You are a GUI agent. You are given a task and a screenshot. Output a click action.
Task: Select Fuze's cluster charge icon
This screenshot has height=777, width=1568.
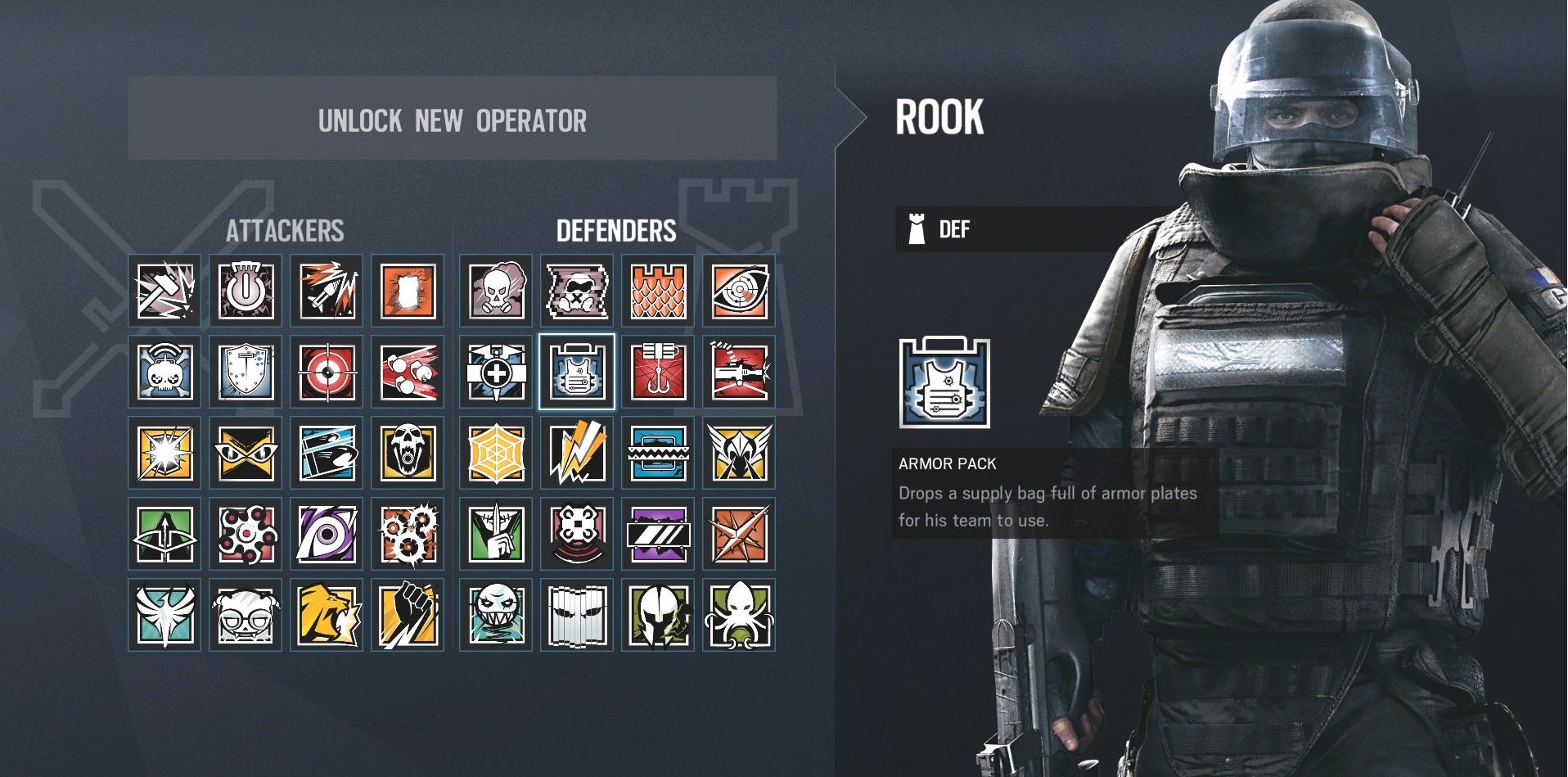pyautogui.click(x=409, y=373)
